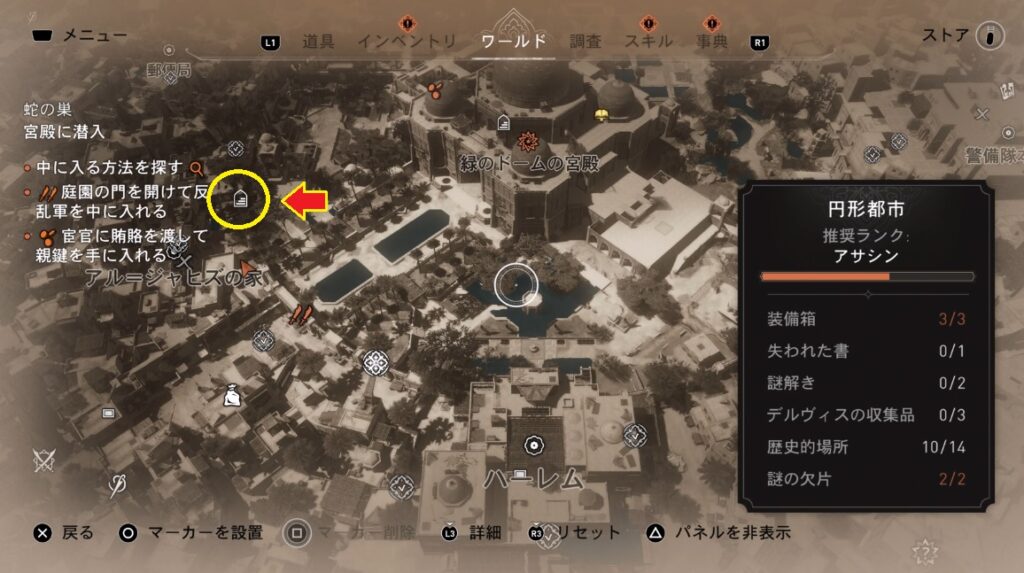Viewport: 1024px width, 573px height.
Task: Go to the 調査 tab
Action: [586, 41]
